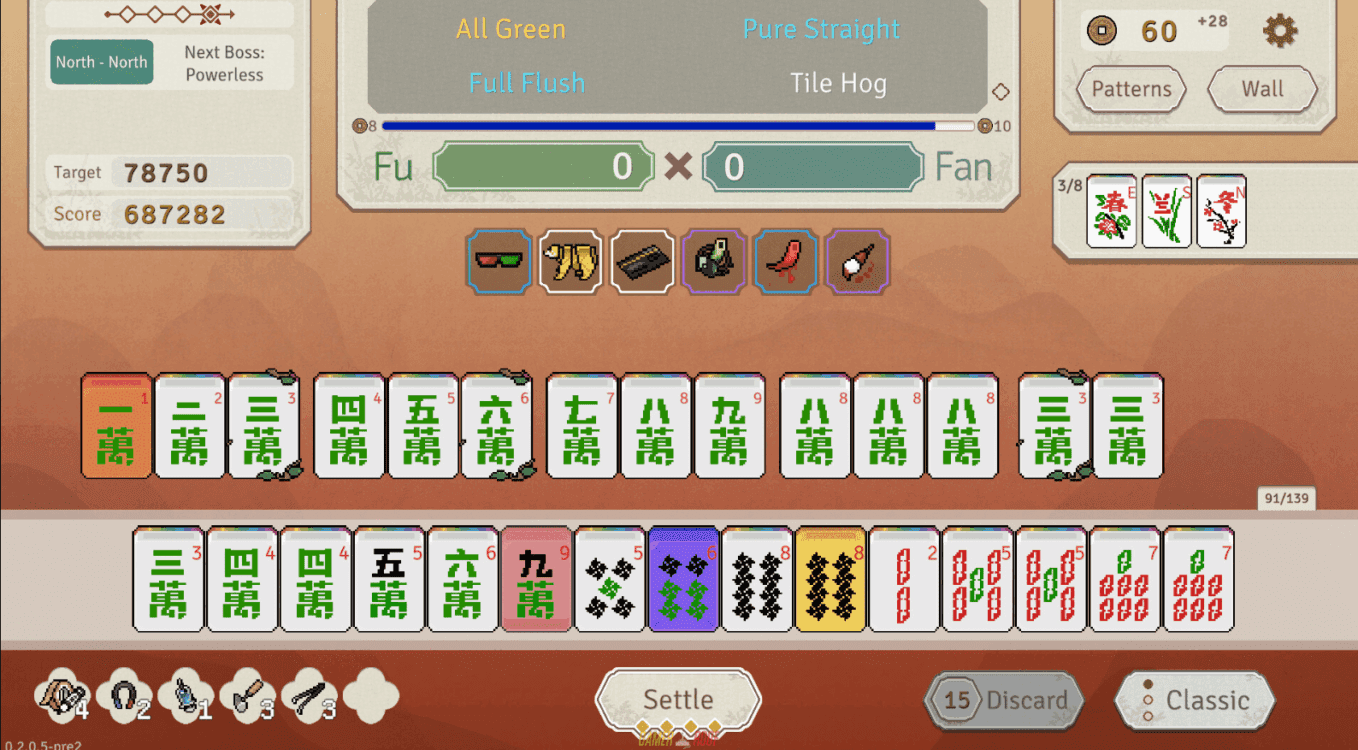Open the North - North boss indicator
Screen dimensions: 1358x750
101,62
